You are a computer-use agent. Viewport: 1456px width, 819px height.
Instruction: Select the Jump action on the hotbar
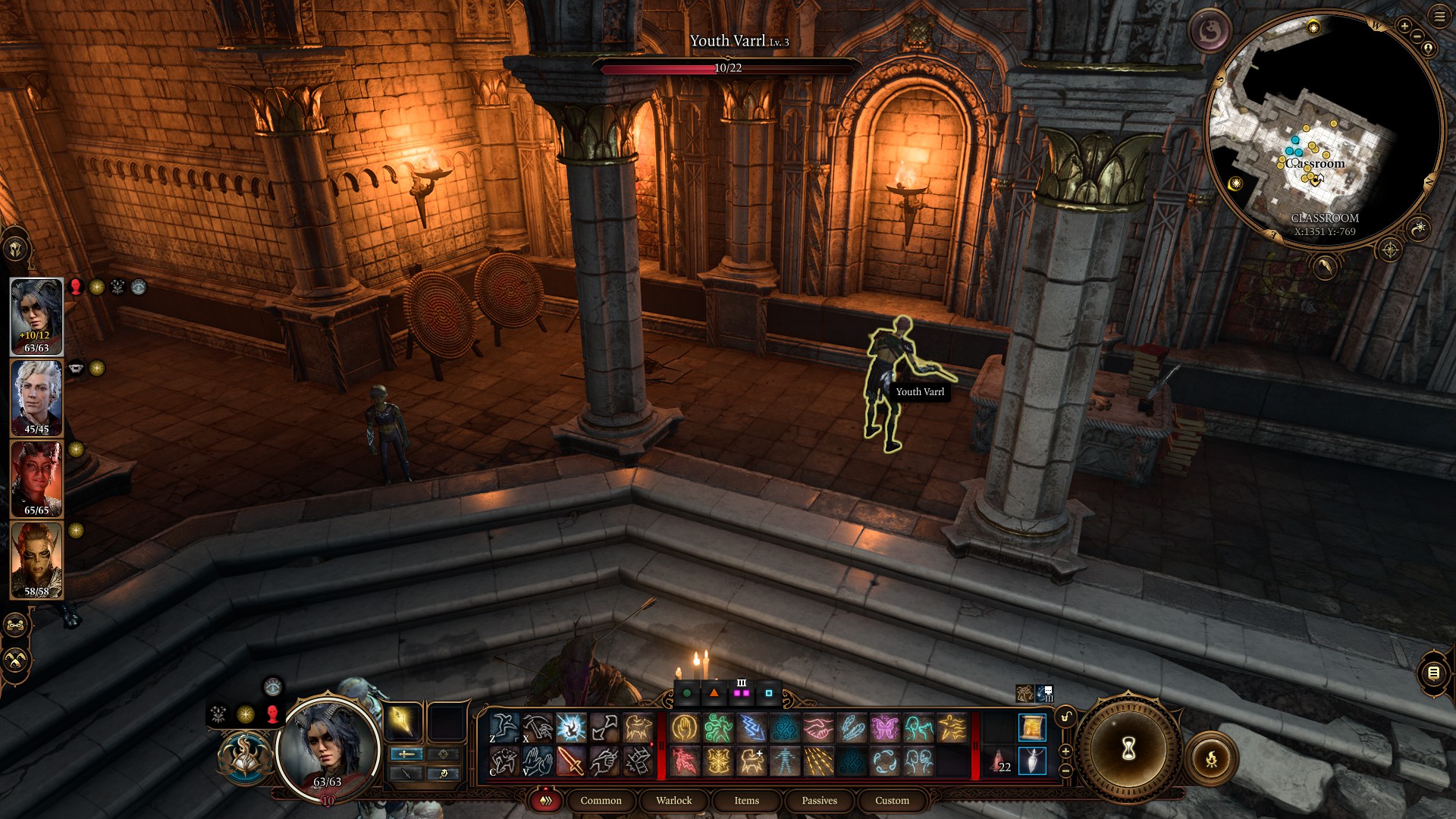coord(504,728)
